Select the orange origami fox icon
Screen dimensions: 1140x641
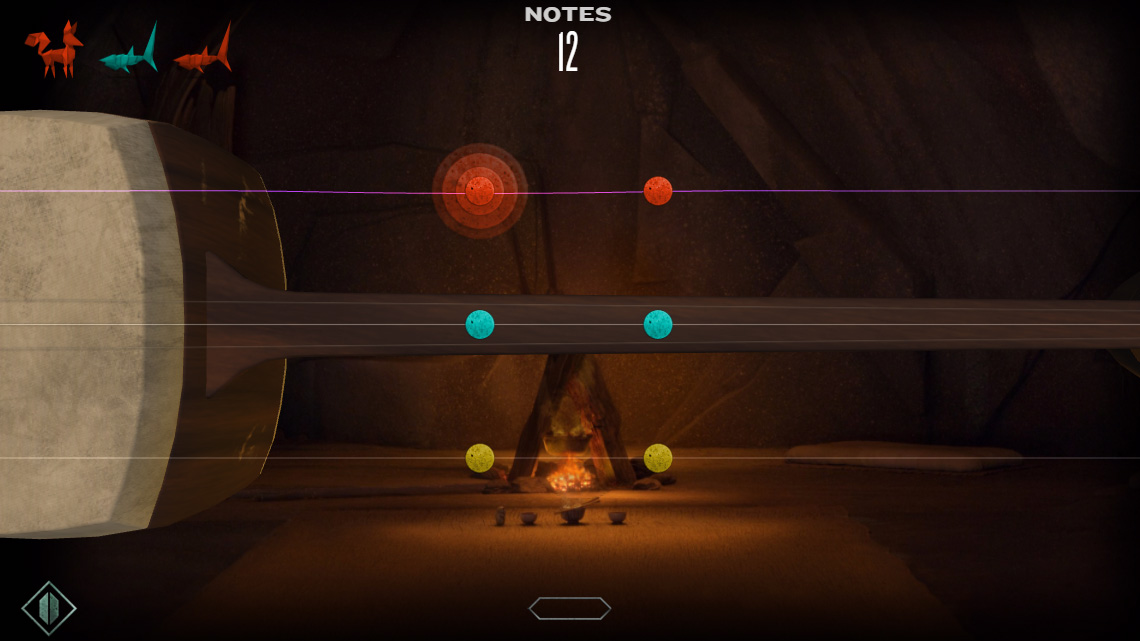click(x=54, y=50)
